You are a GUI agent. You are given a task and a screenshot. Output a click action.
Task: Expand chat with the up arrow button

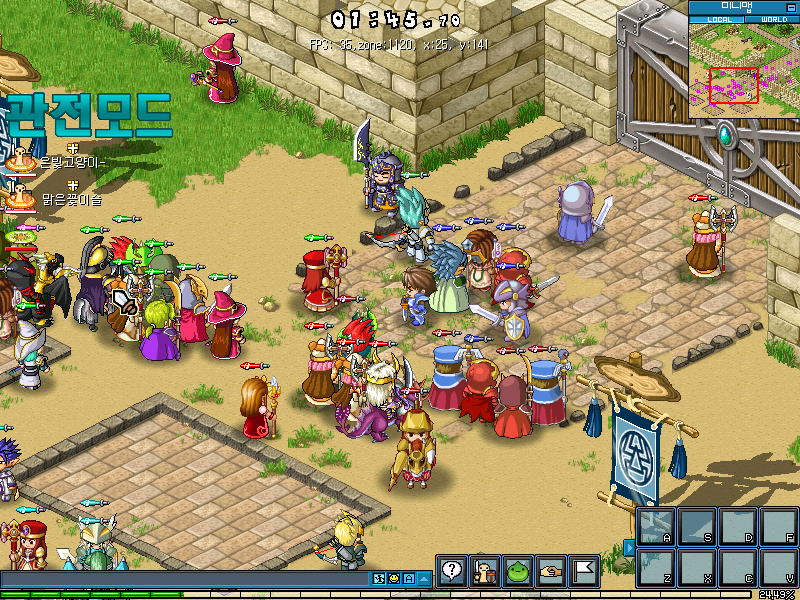click(x=424, y=578)
